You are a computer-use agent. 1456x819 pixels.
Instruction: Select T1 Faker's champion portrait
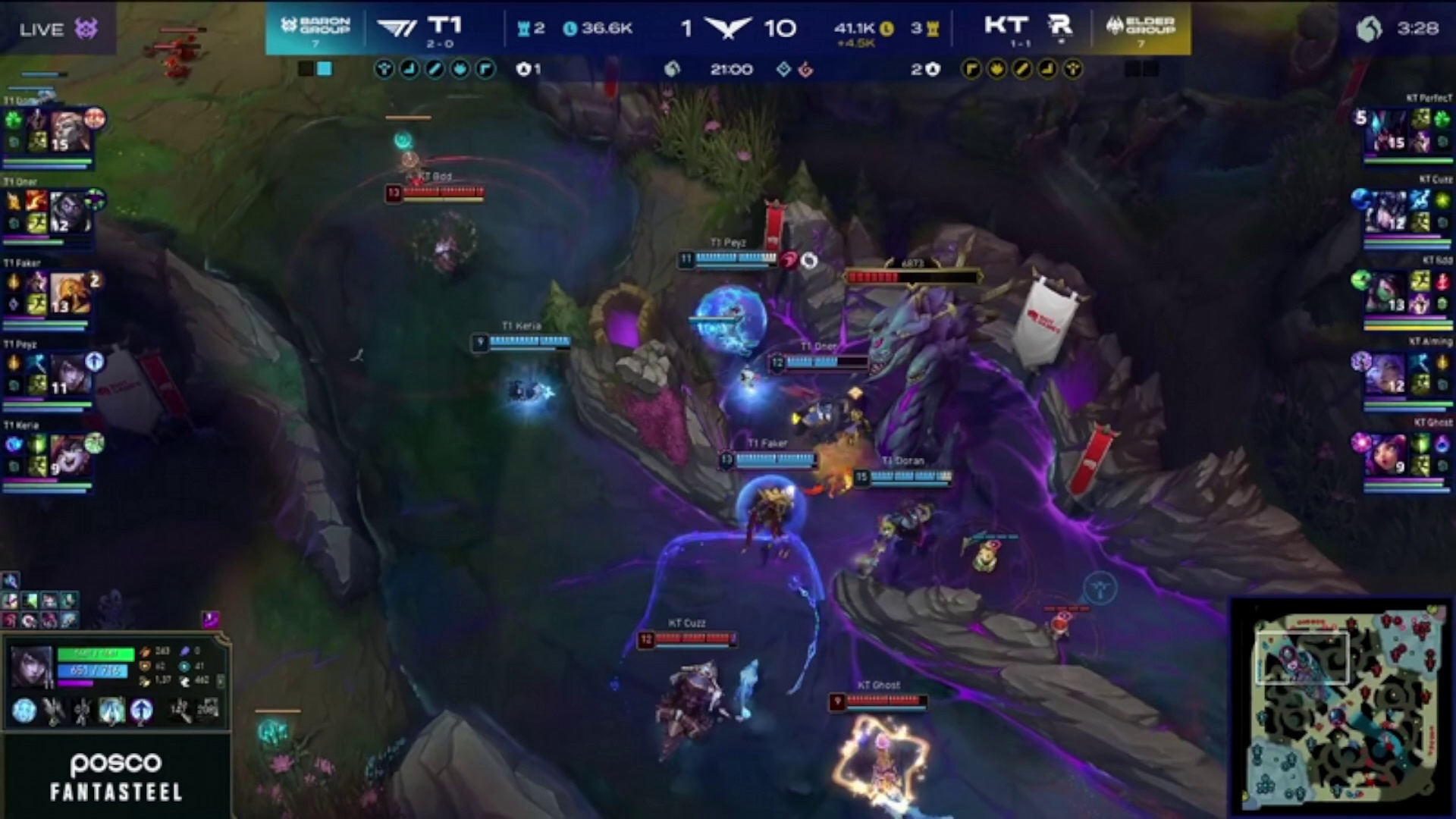point(69,293)
